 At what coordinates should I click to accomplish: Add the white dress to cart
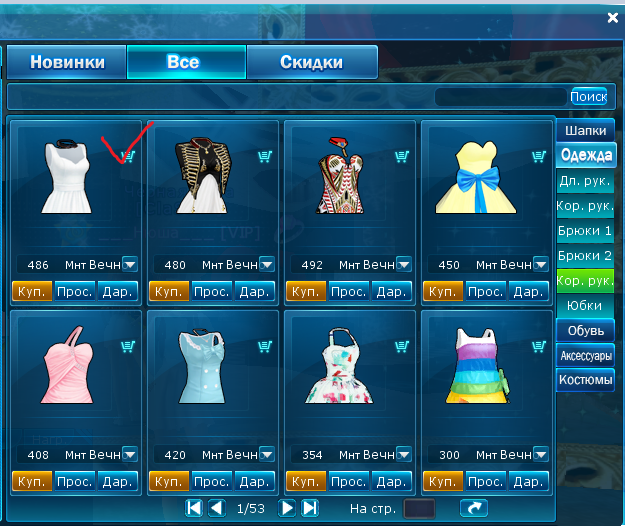tap(128, 156)
